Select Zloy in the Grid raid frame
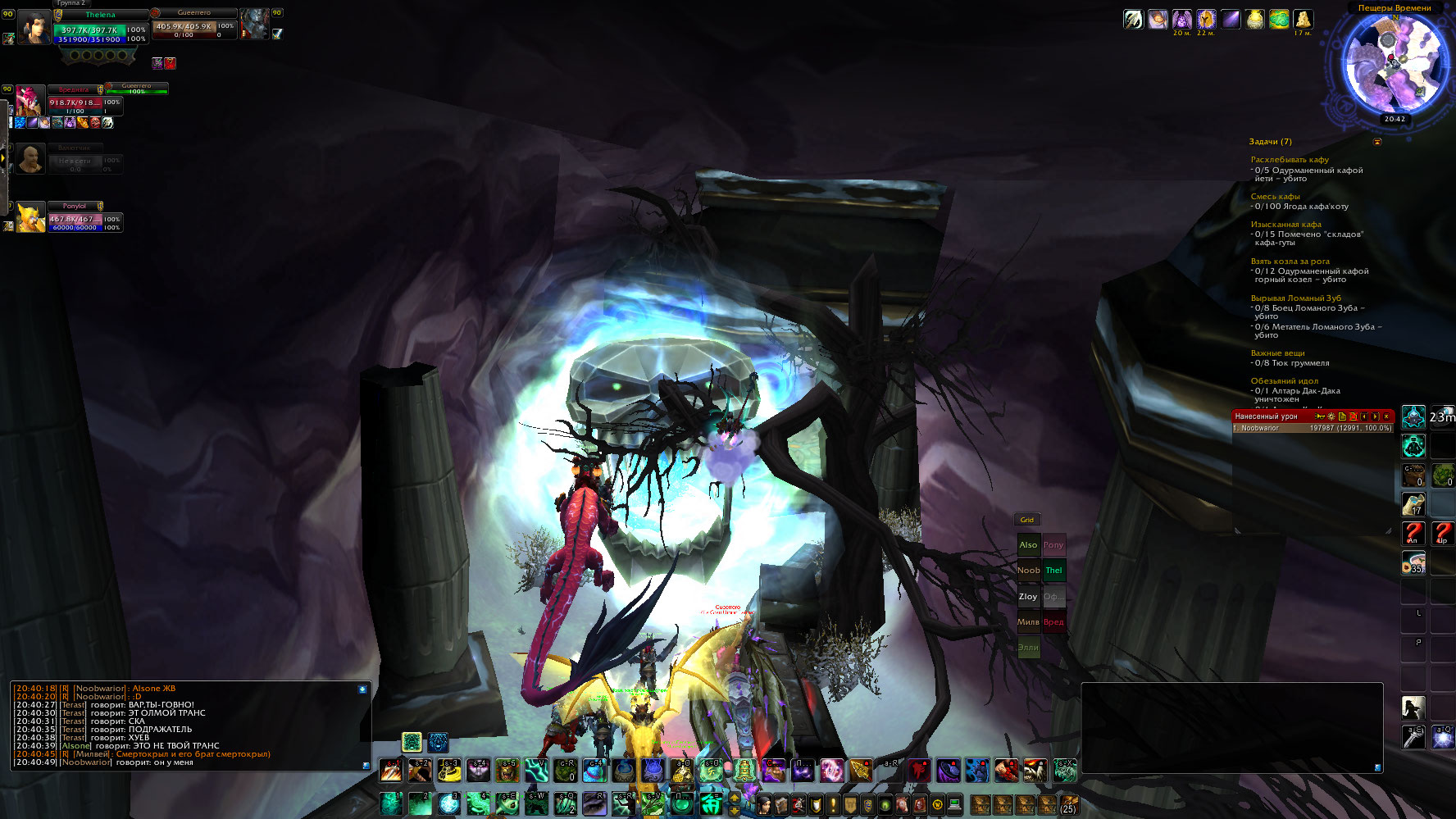1456x819 pixels. 1028,597
